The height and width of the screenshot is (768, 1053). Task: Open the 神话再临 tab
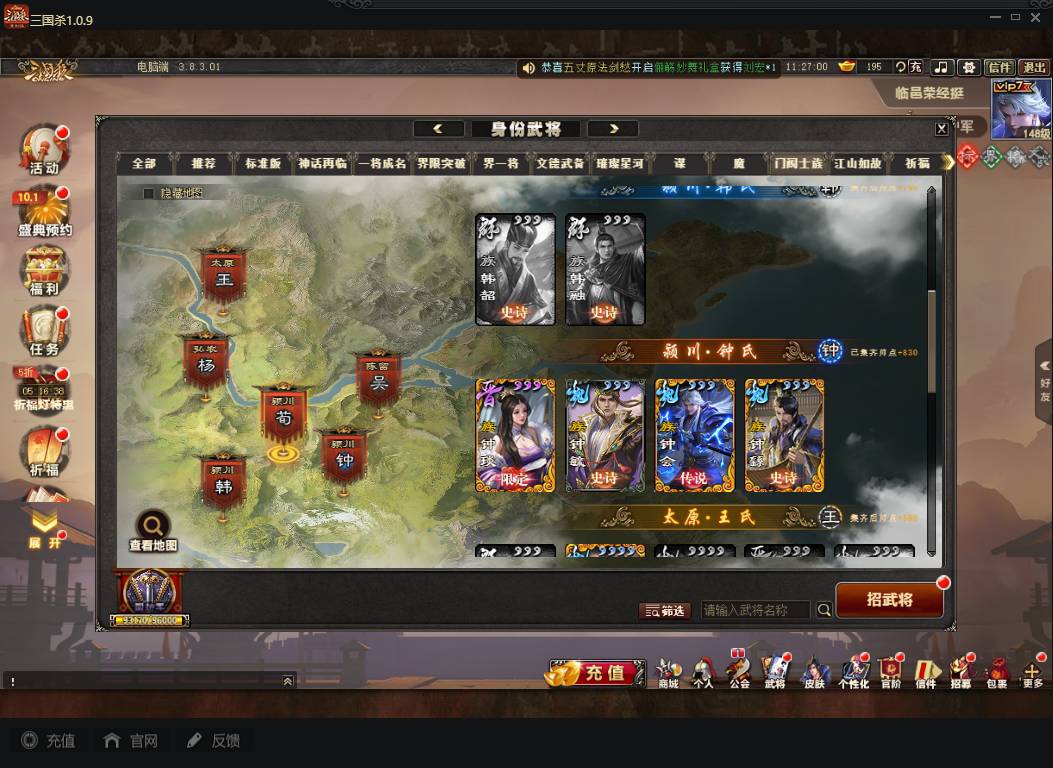click(x=322, y=164)
